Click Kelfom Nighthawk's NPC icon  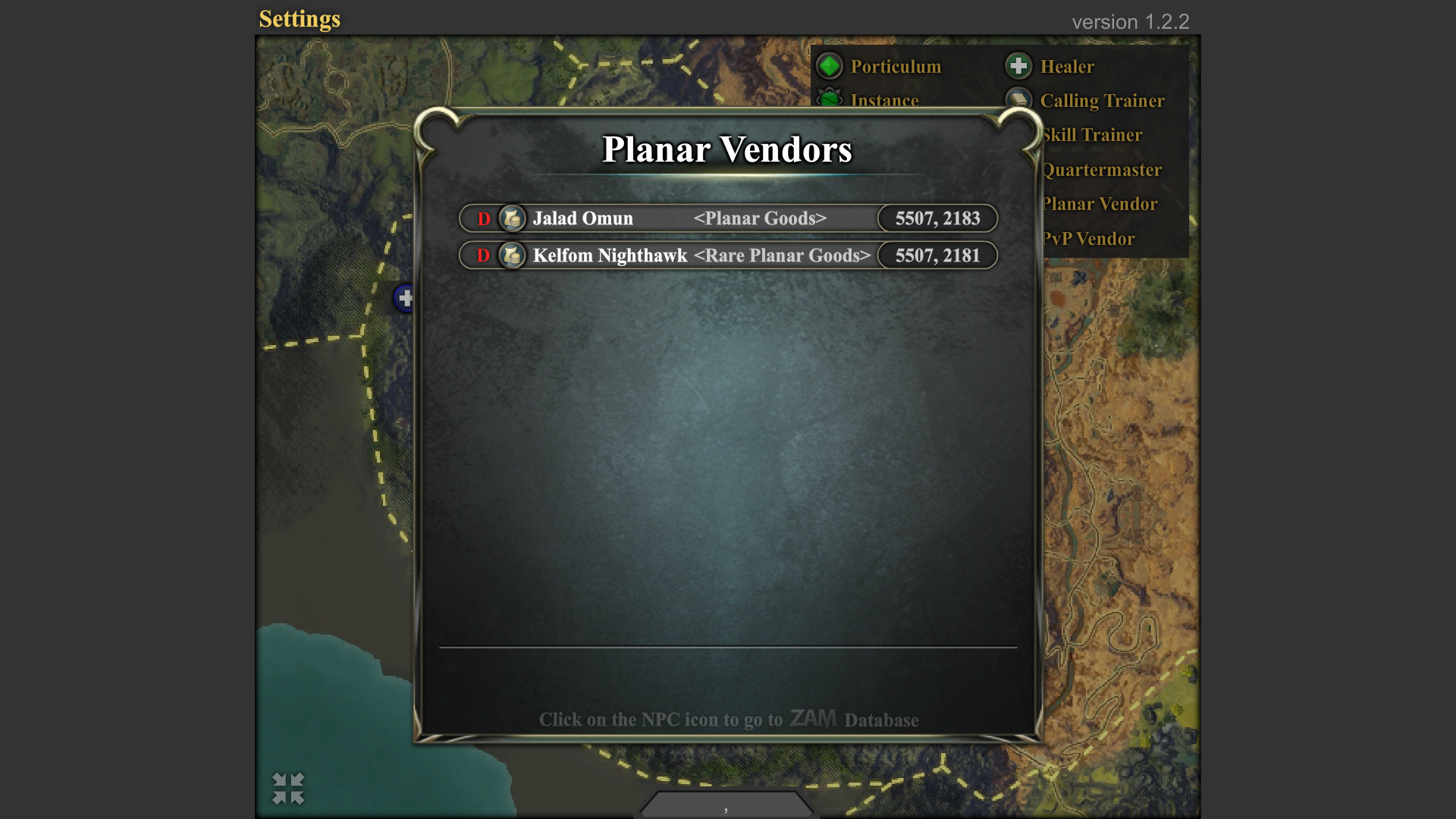click(512, 256)
